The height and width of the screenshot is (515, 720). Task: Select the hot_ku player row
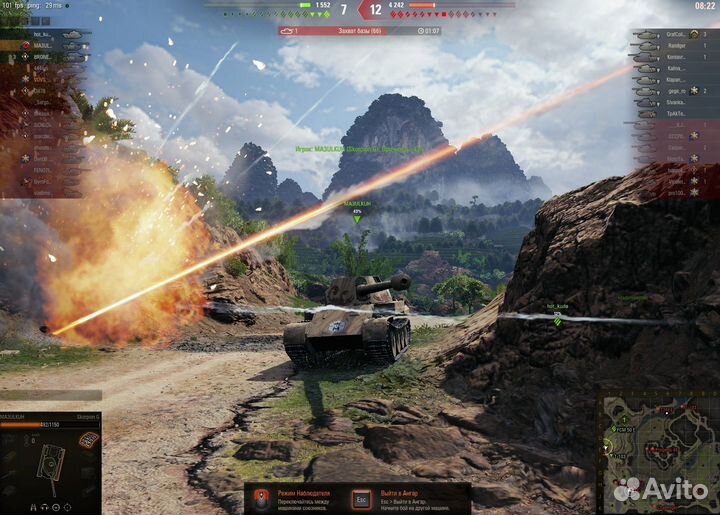click(x=45, y=34)
